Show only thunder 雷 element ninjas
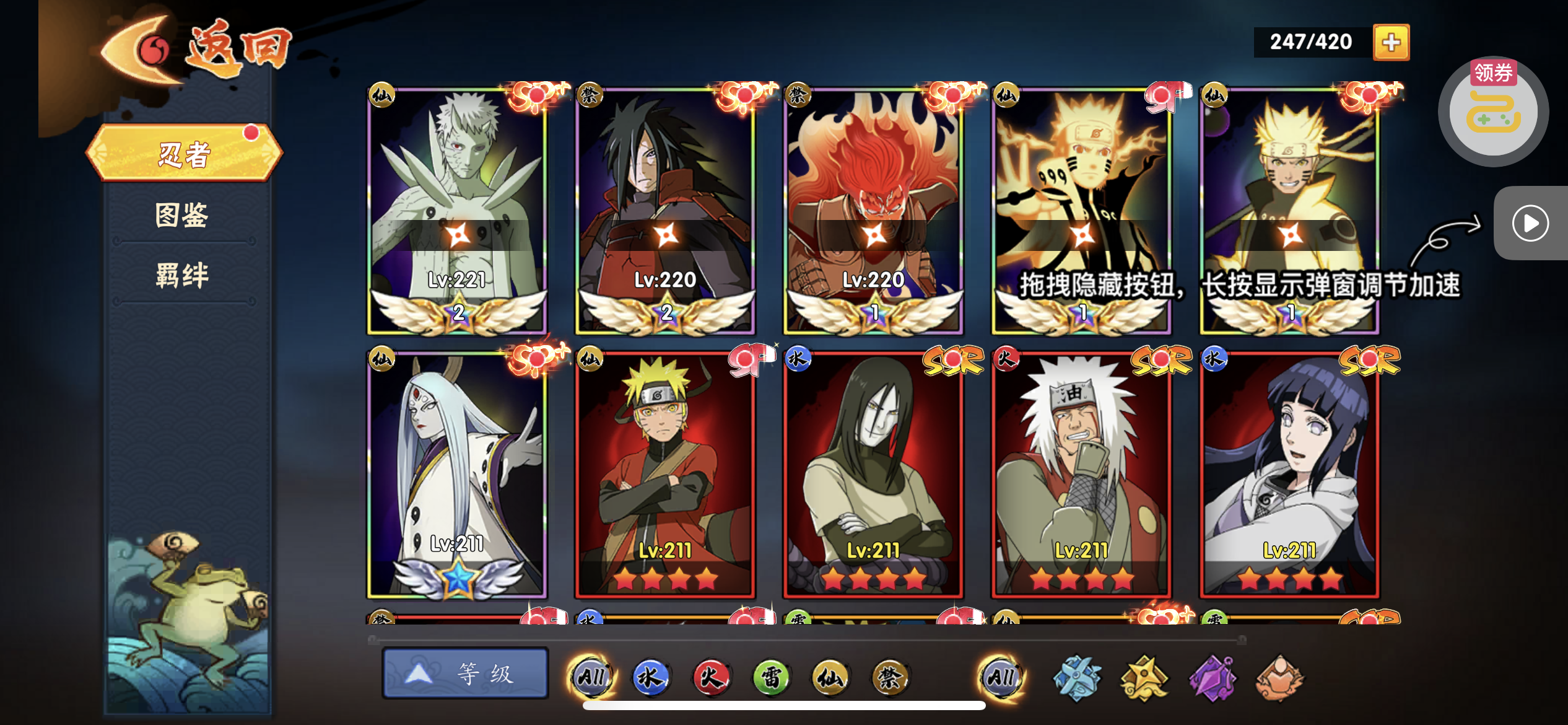The width and height of the screenshot is (1568, 725). [770, 677]
